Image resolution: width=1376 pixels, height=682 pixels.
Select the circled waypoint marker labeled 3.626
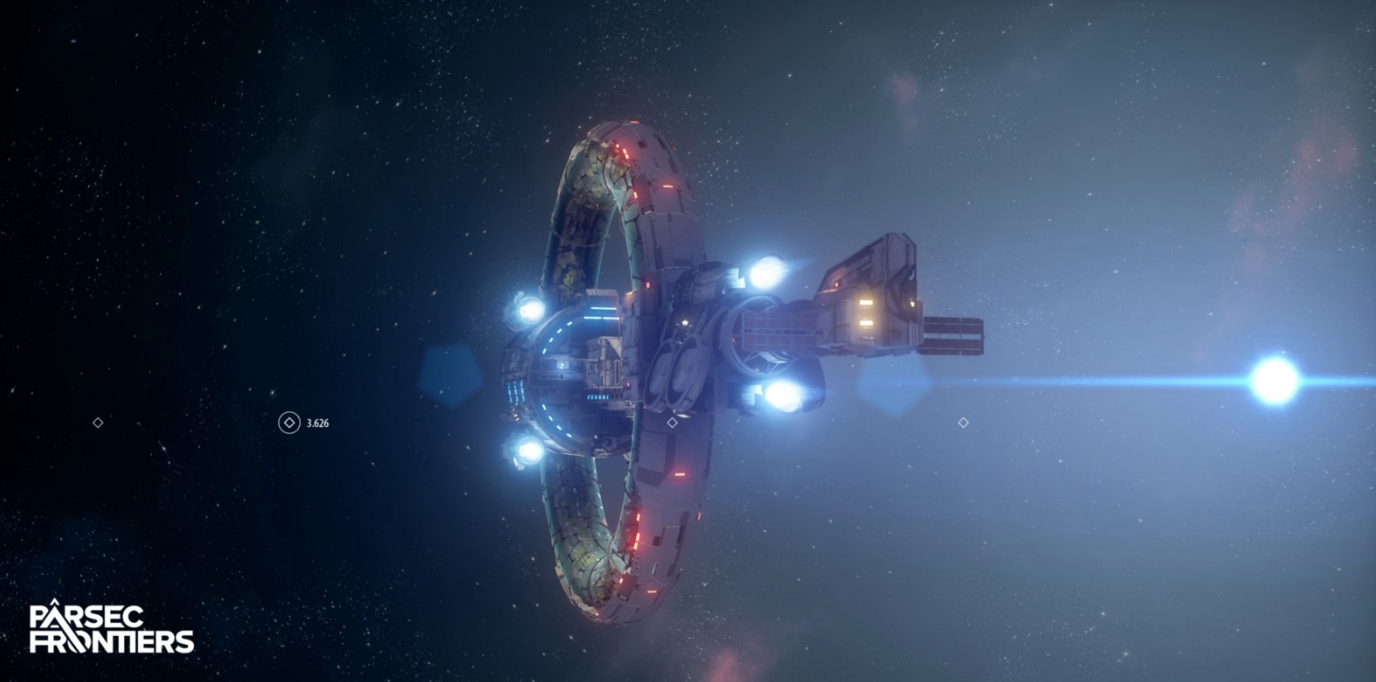click(289, 423)
